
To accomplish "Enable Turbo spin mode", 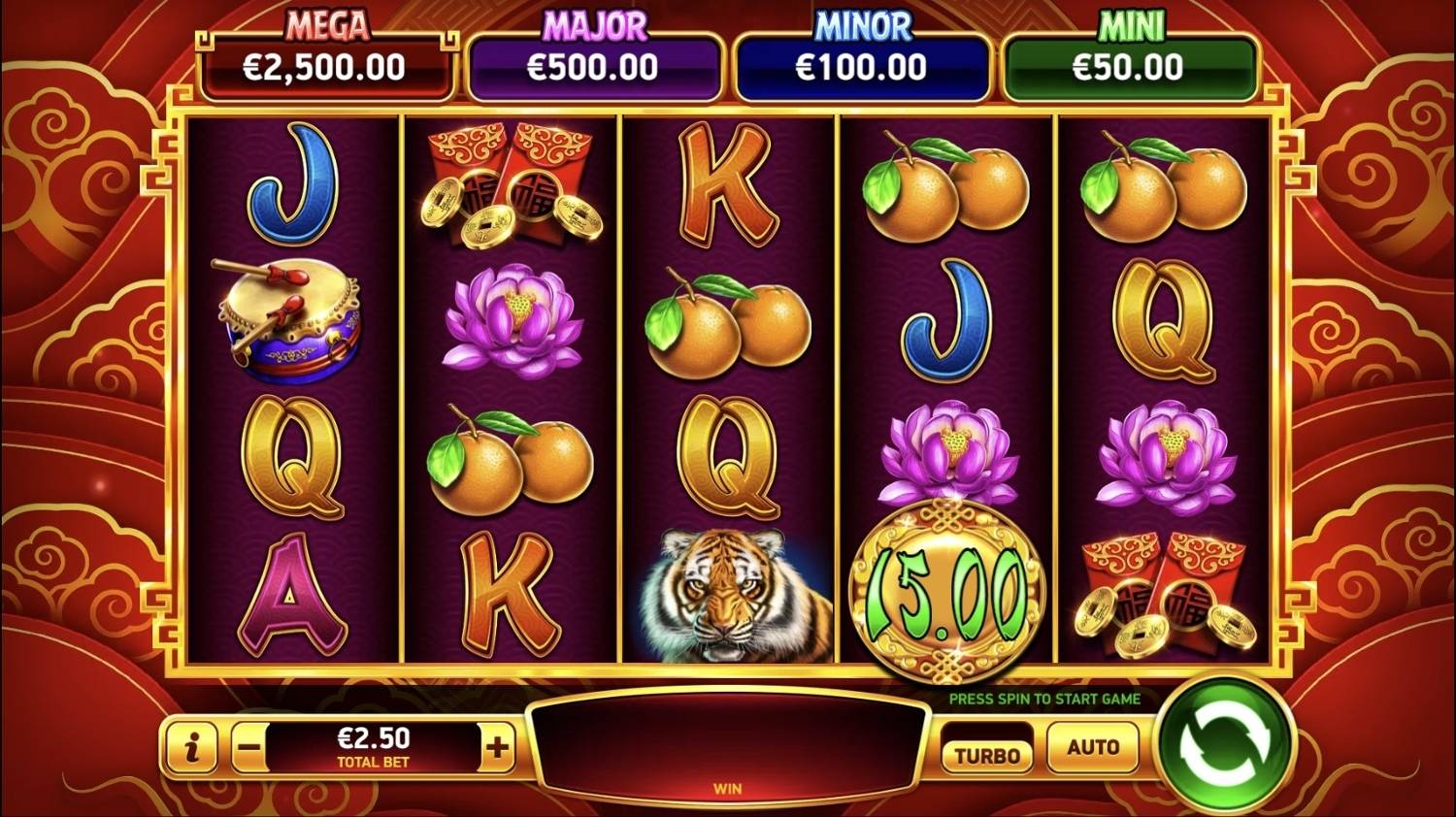I will [986, 754].
